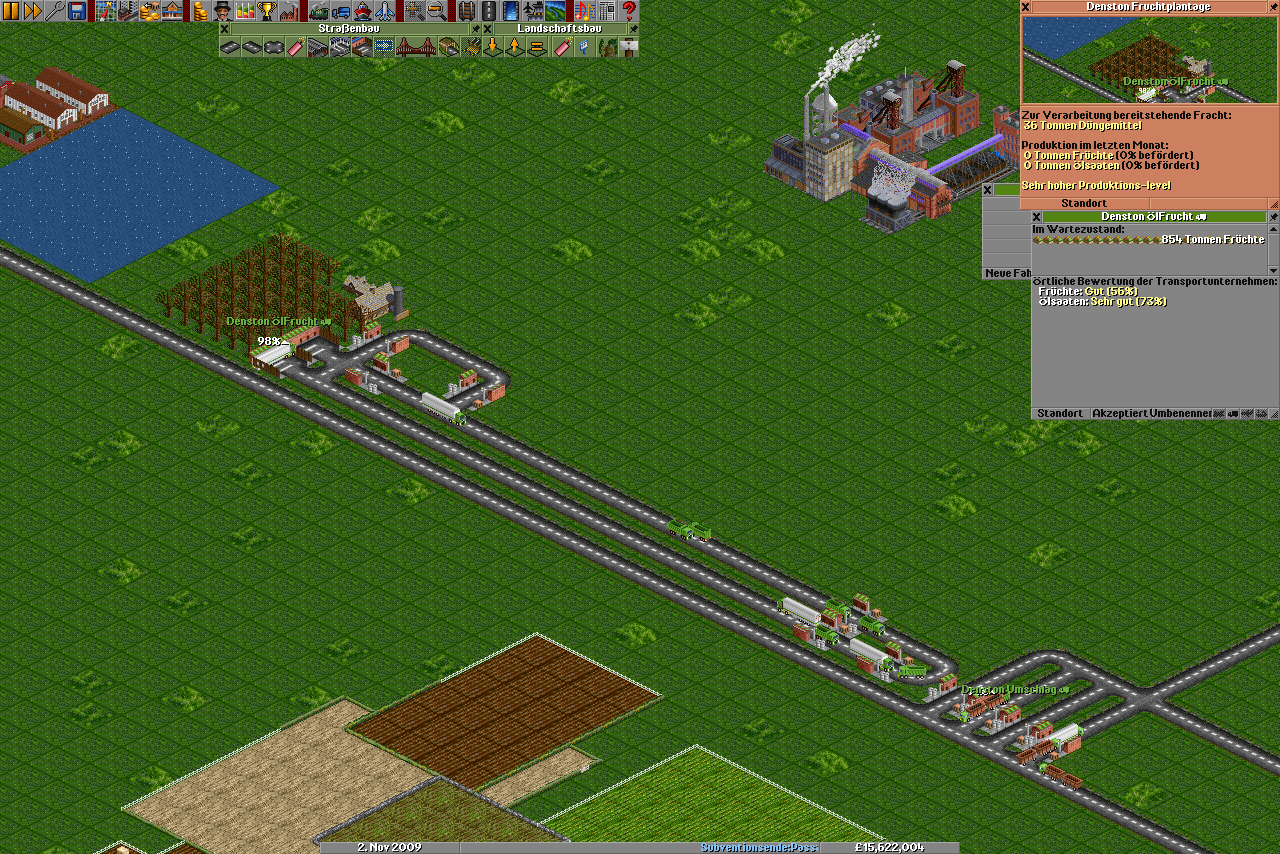Close the Straßenbau toolbar
The image size is (1280, 854).
(x=225, y=29)
